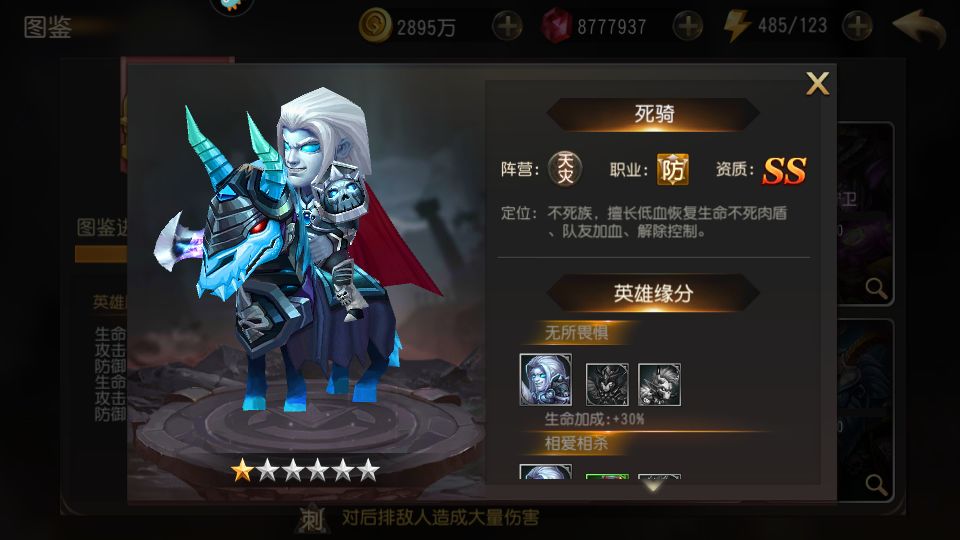
Task: Go back using the golden arrow
Action: pos(918,28)
